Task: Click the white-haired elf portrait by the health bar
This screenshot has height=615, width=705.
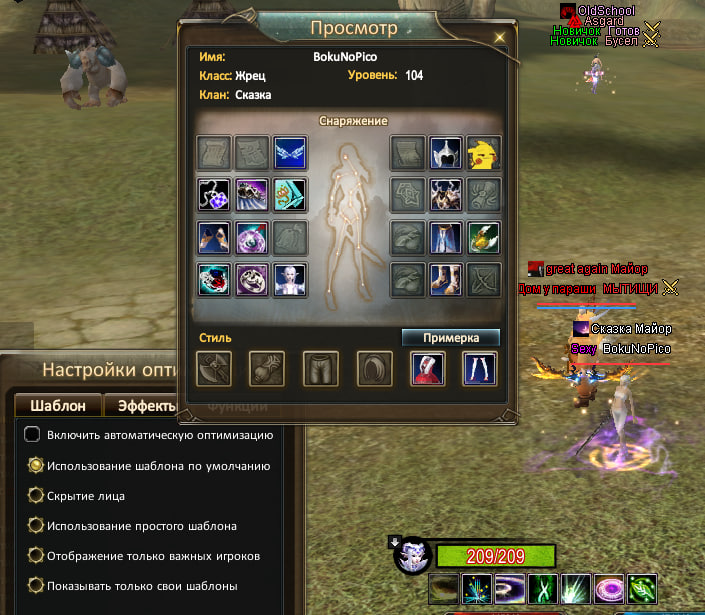Action: (x=413, y=558)
